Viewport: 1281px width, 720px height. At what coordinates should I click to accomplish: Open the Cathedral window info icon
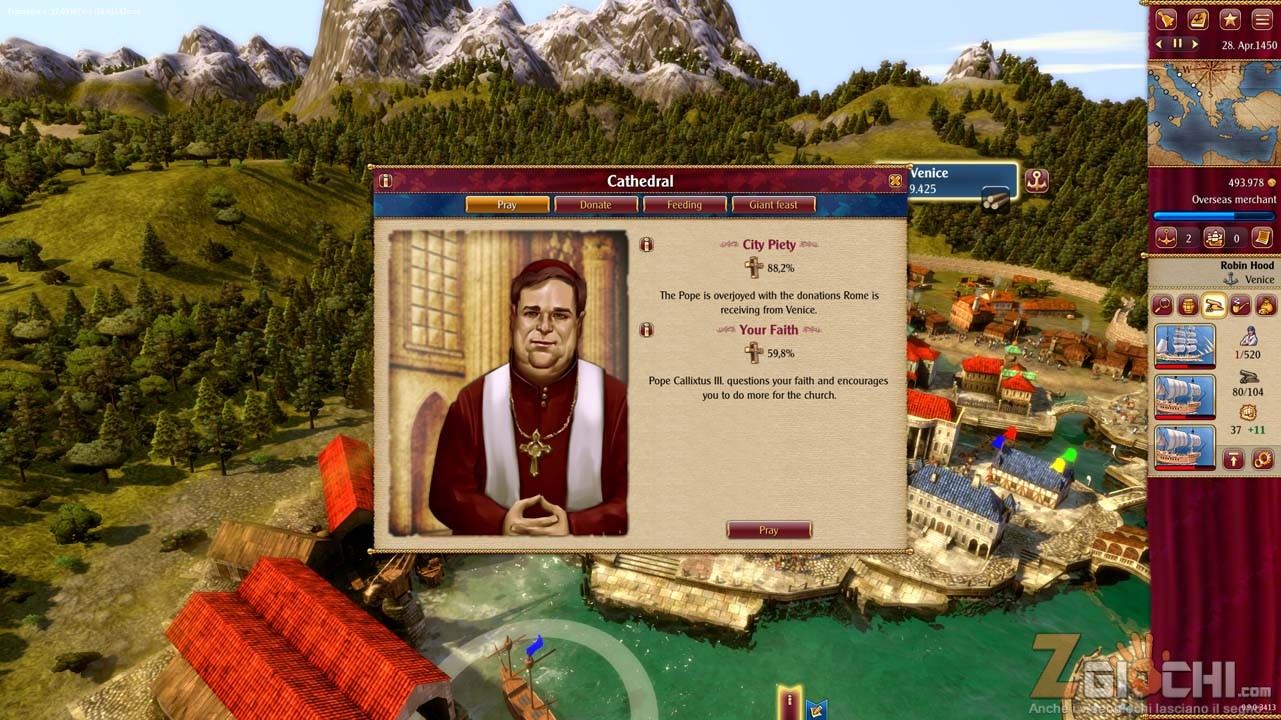pyautogui.click(x=386, y=181)
